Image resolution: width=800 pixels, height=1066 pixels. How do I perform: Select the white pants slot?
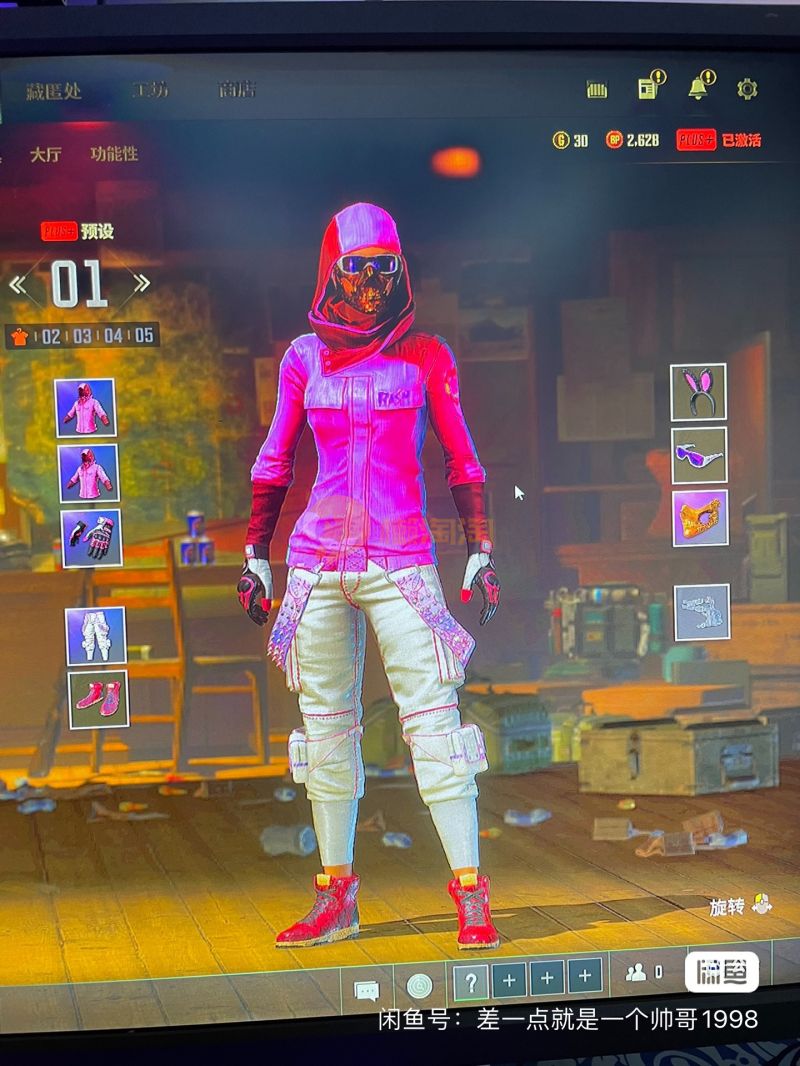click(96, 636)
